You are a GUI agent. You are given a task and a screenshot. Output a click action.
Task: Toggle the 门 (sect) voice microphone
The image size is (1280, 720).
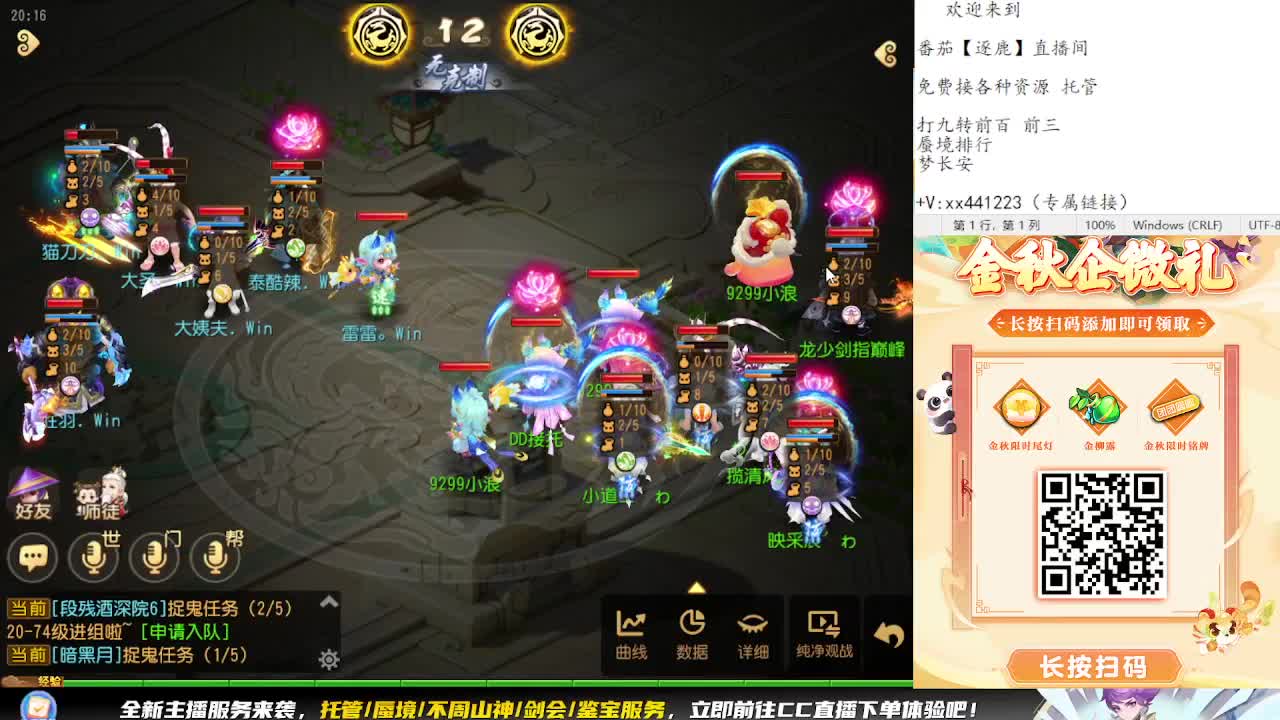coord(155,558)
